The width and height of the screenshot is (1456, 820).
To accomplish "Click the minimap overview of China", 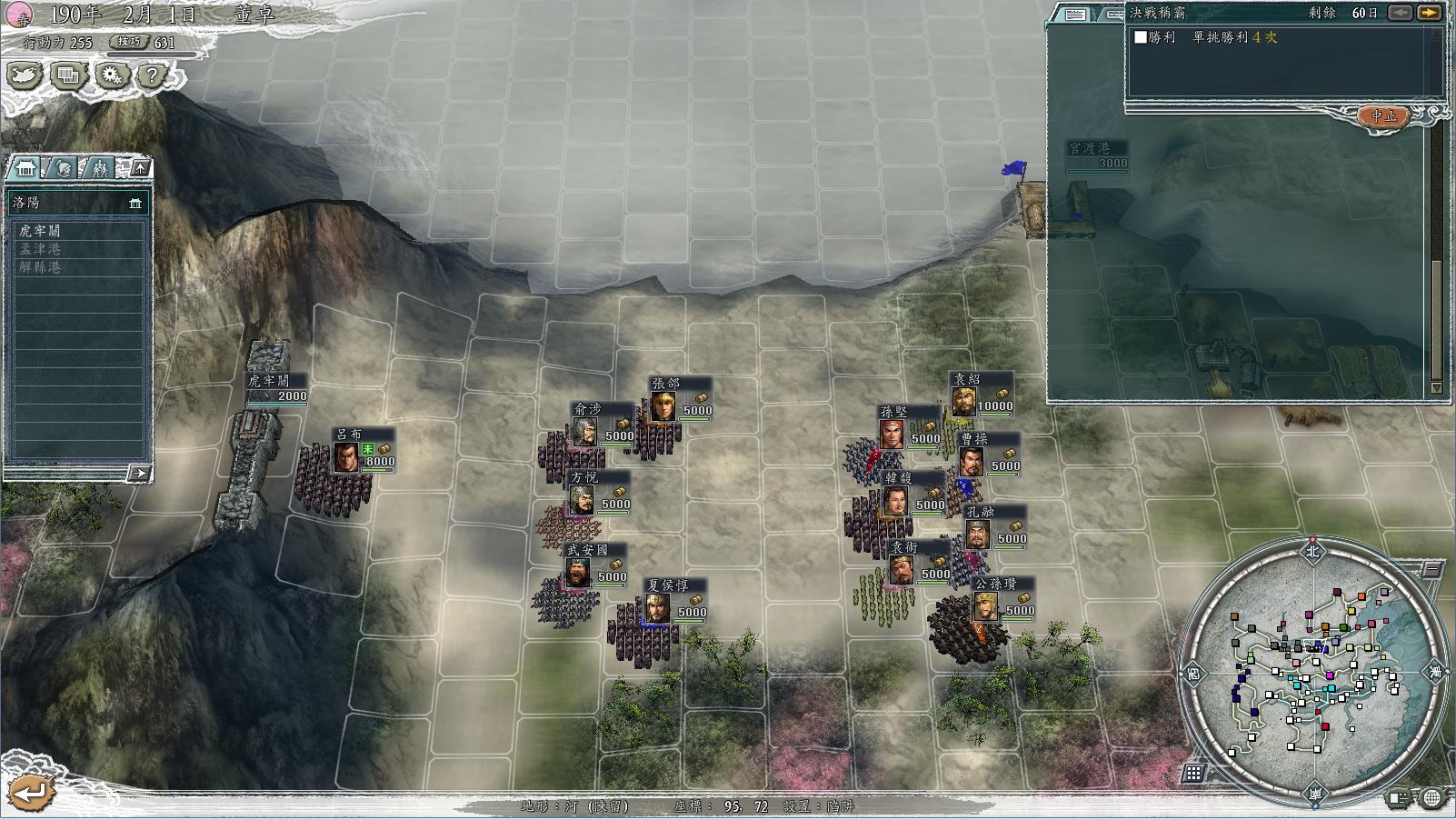I will point(1312,671).
